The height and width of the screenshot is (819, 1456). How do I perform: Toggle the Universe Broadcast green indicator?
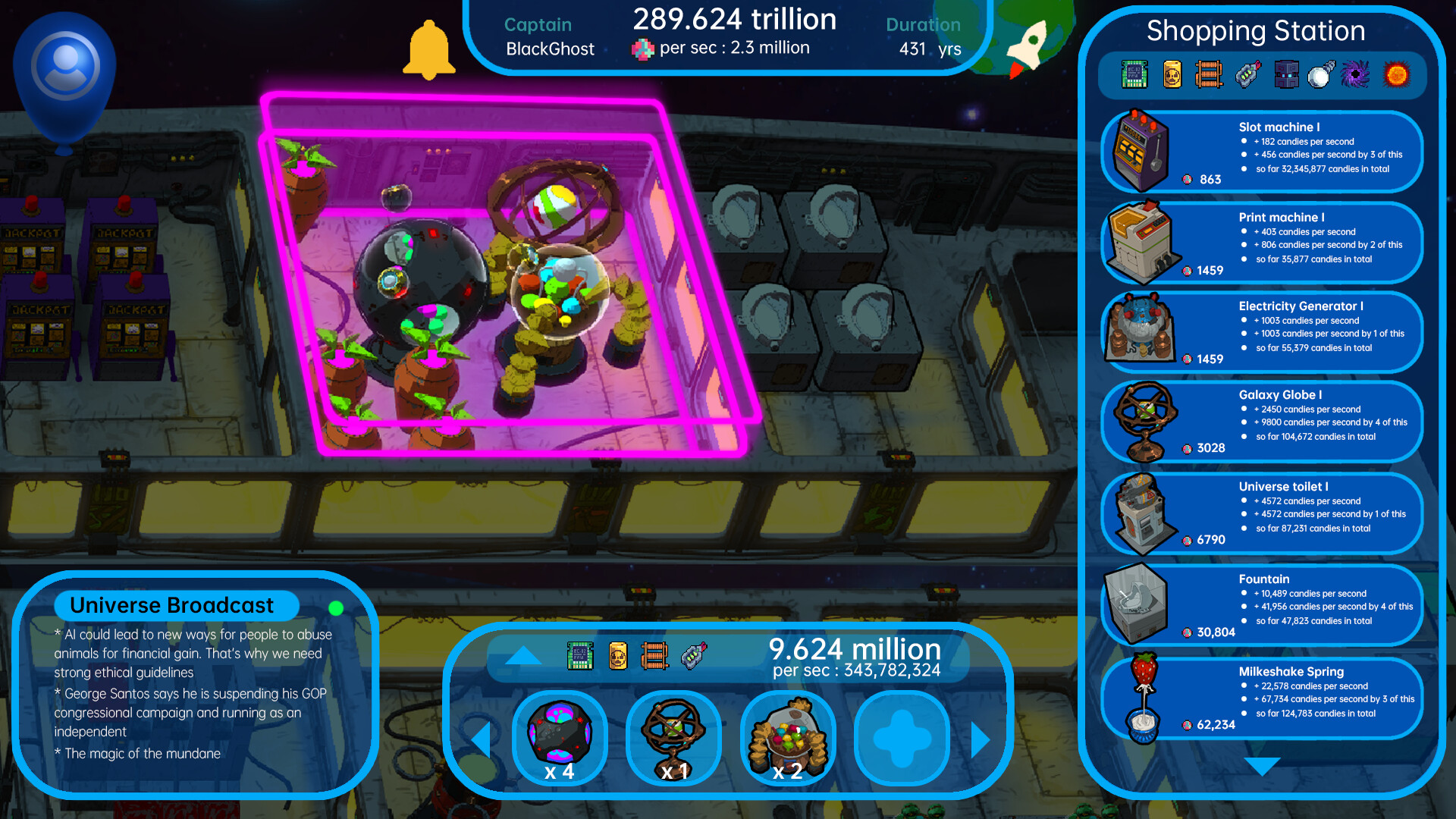coord(336,607)
